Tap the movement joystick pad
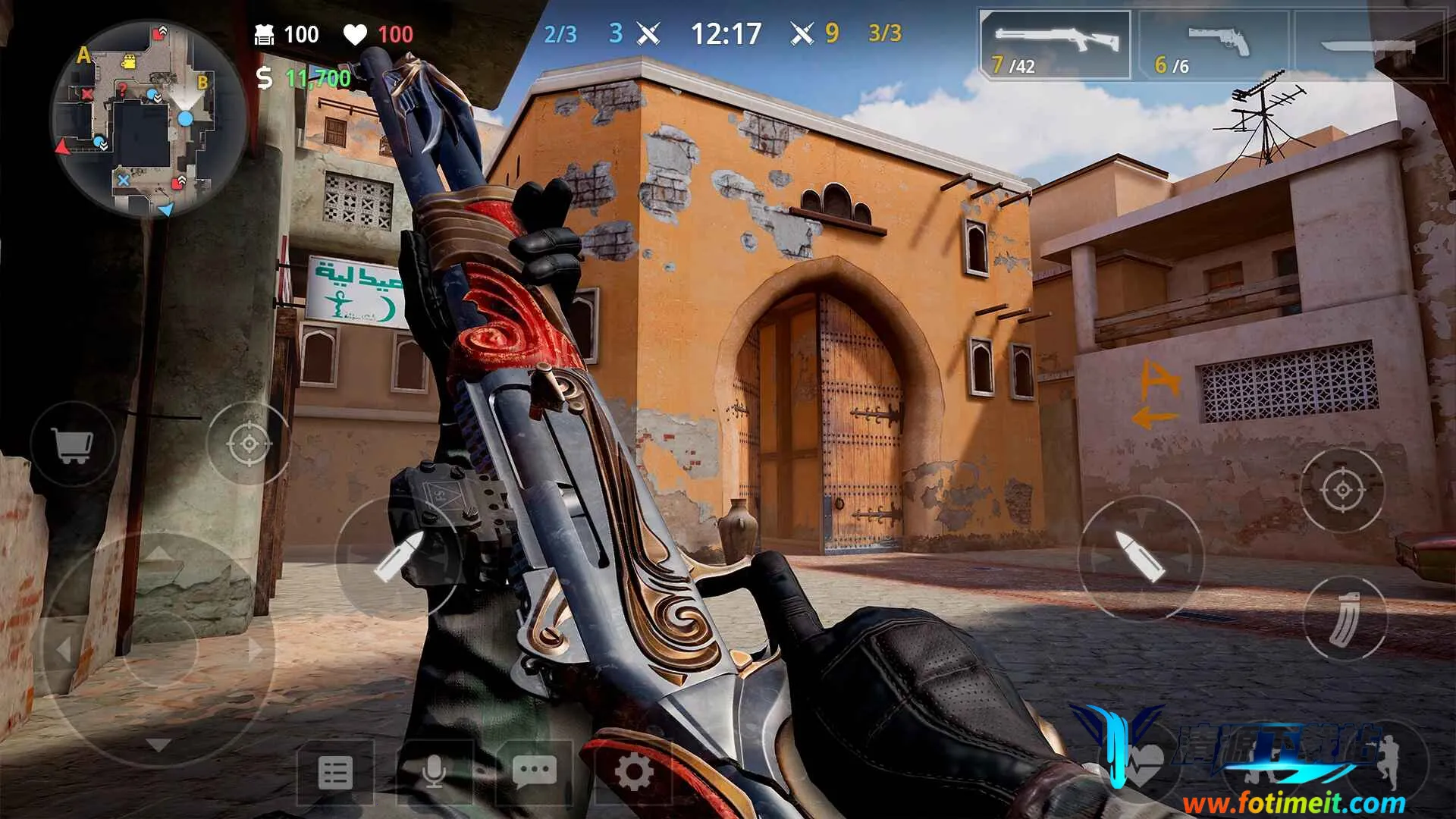 click(158, 649)
